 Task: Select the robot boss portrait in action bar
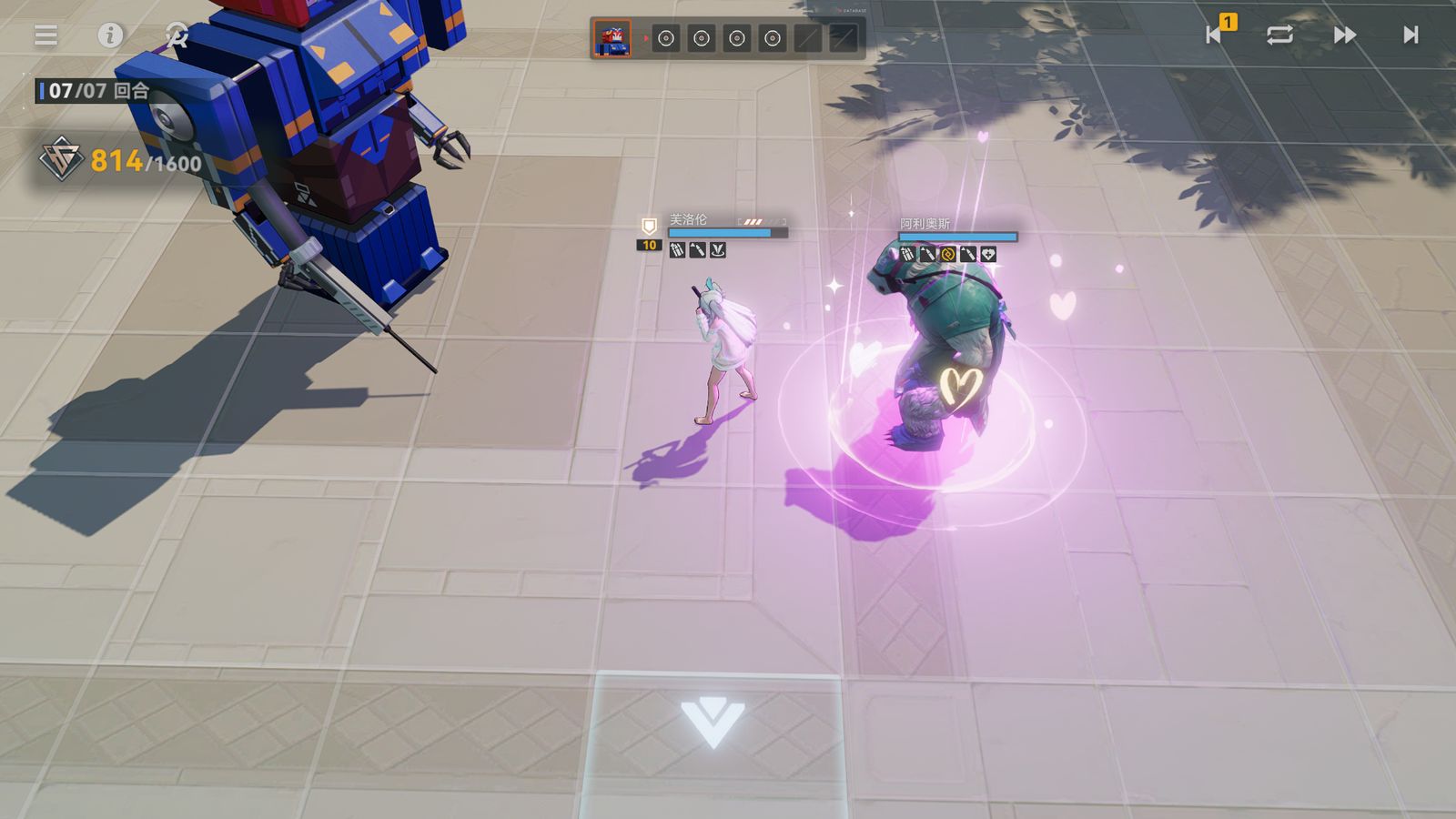tap(612, 38)
